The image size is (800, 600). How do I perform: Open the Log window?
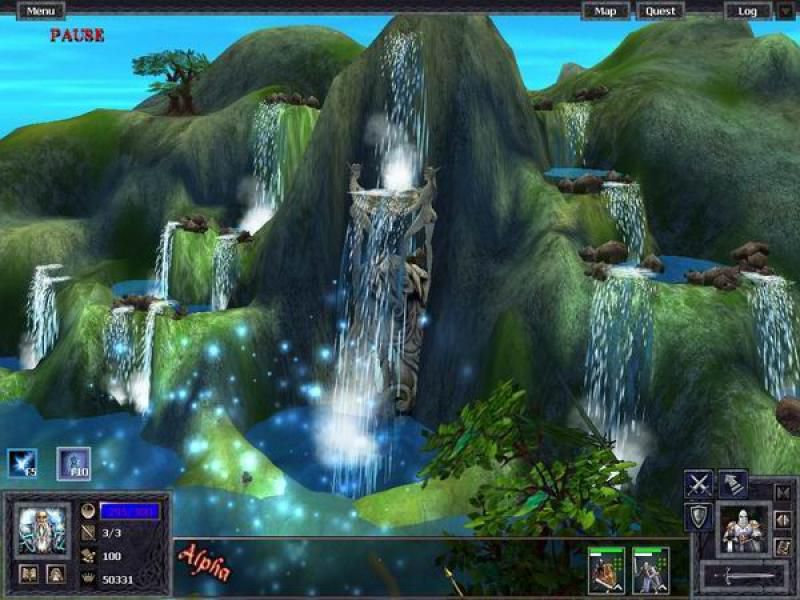point(747,11)
